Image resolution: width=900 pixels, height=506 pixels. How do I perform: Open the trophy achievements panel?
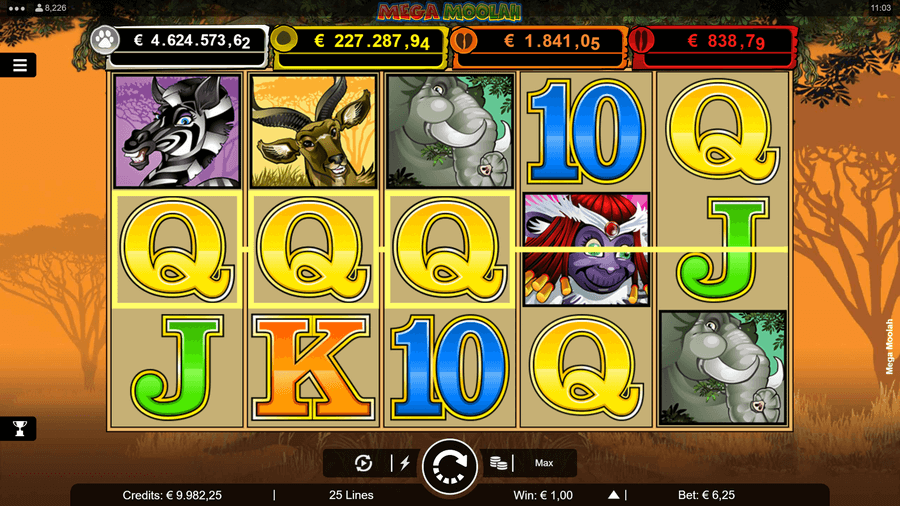19,428
